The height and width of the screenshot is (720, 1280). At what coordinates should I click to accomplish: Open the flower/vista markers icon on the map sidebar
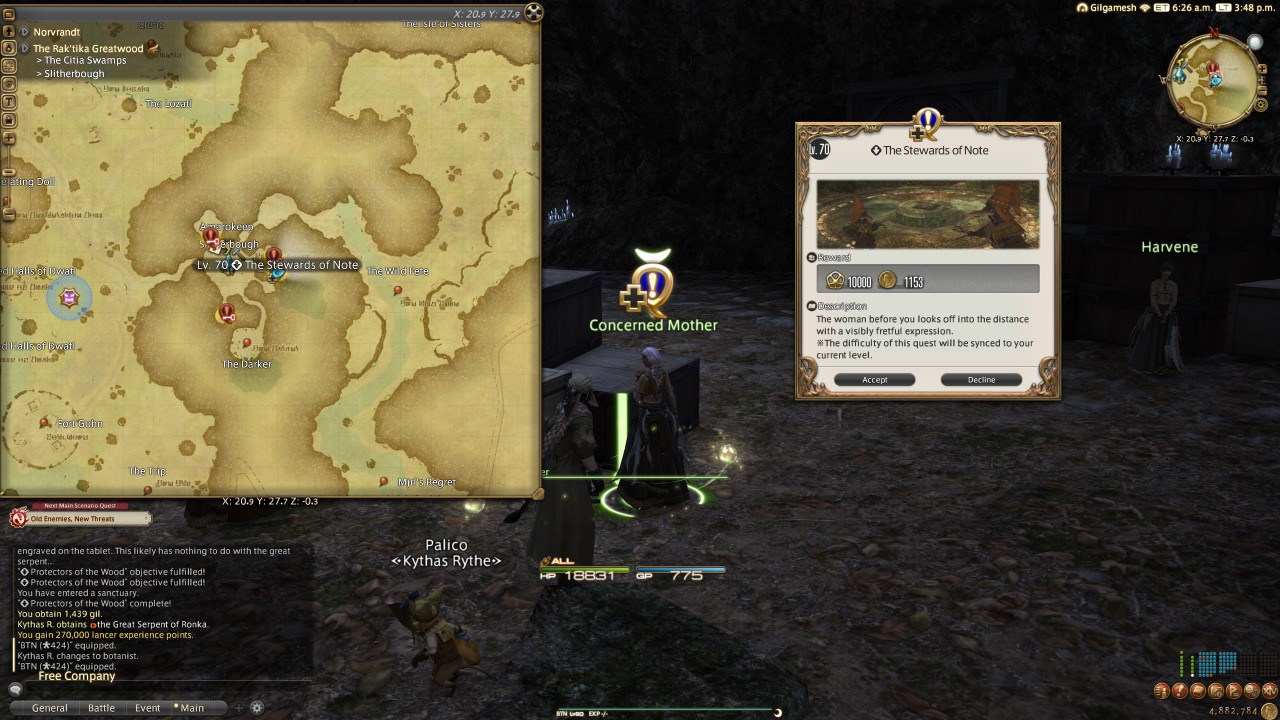(x=8, y=65)
